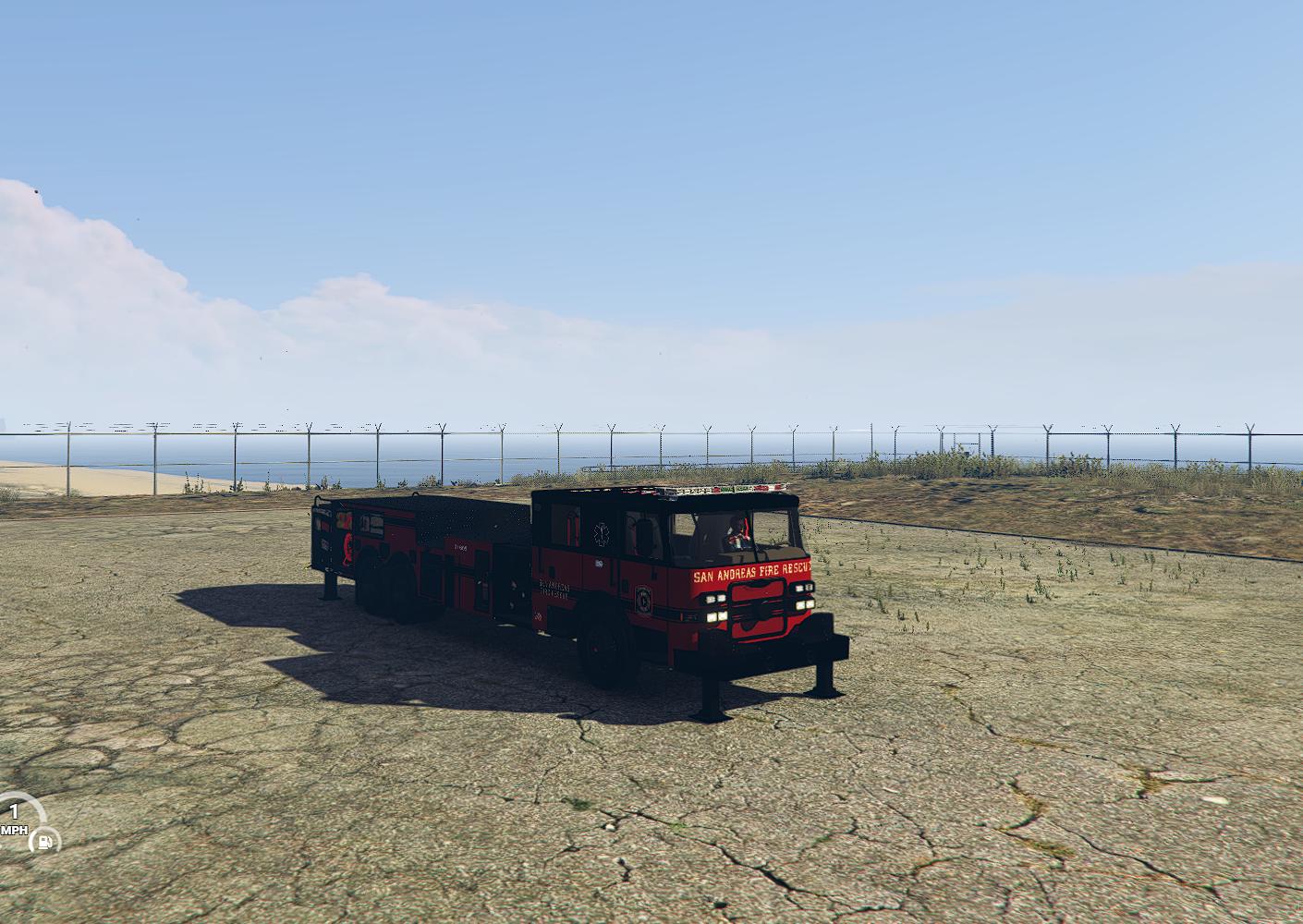
Task: Click the fuel pump gauge icon
Action: point(44,841)
